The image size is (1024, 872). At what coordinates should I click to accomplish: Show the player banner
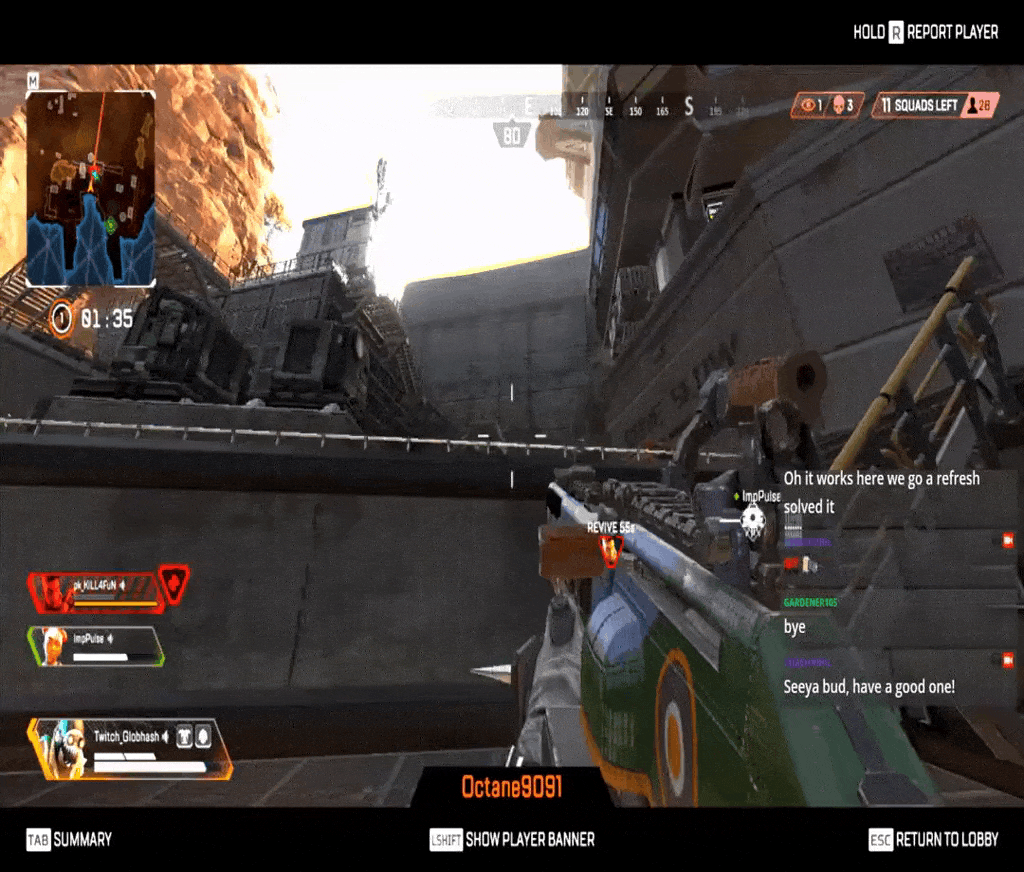(x=512, y=840)
